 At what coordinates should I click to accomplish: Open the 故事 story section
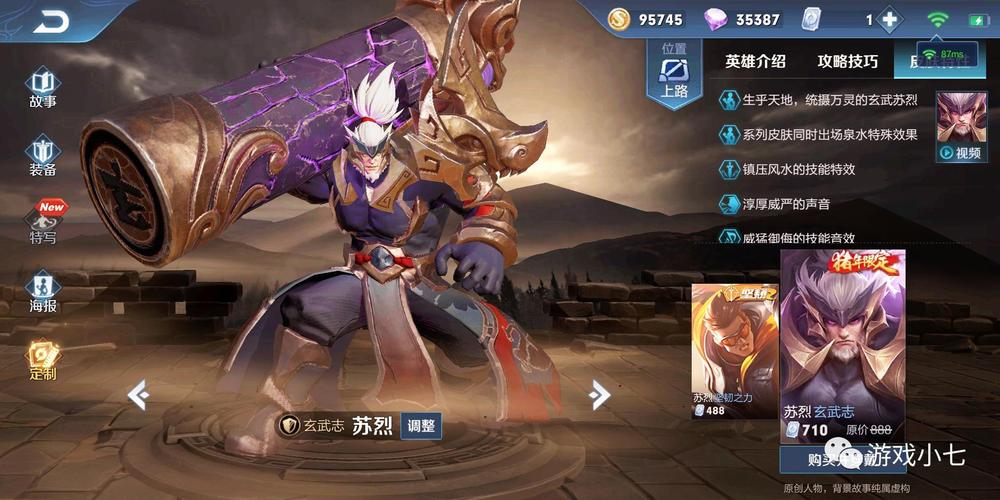pyautogui.click(x=42, y=88)
